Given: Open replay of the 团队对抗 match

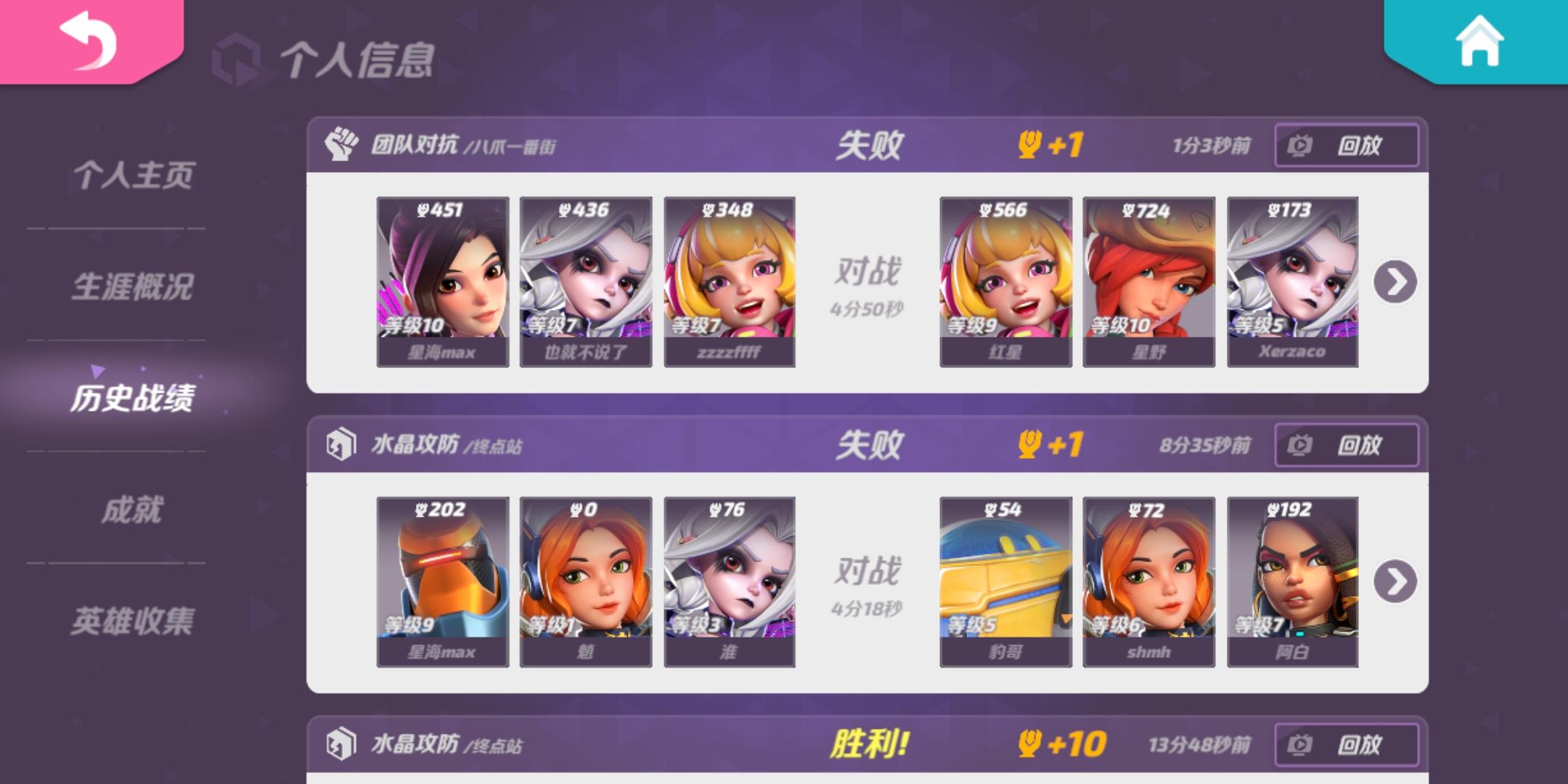Looking at the screenshot, I should [1347, 144].
